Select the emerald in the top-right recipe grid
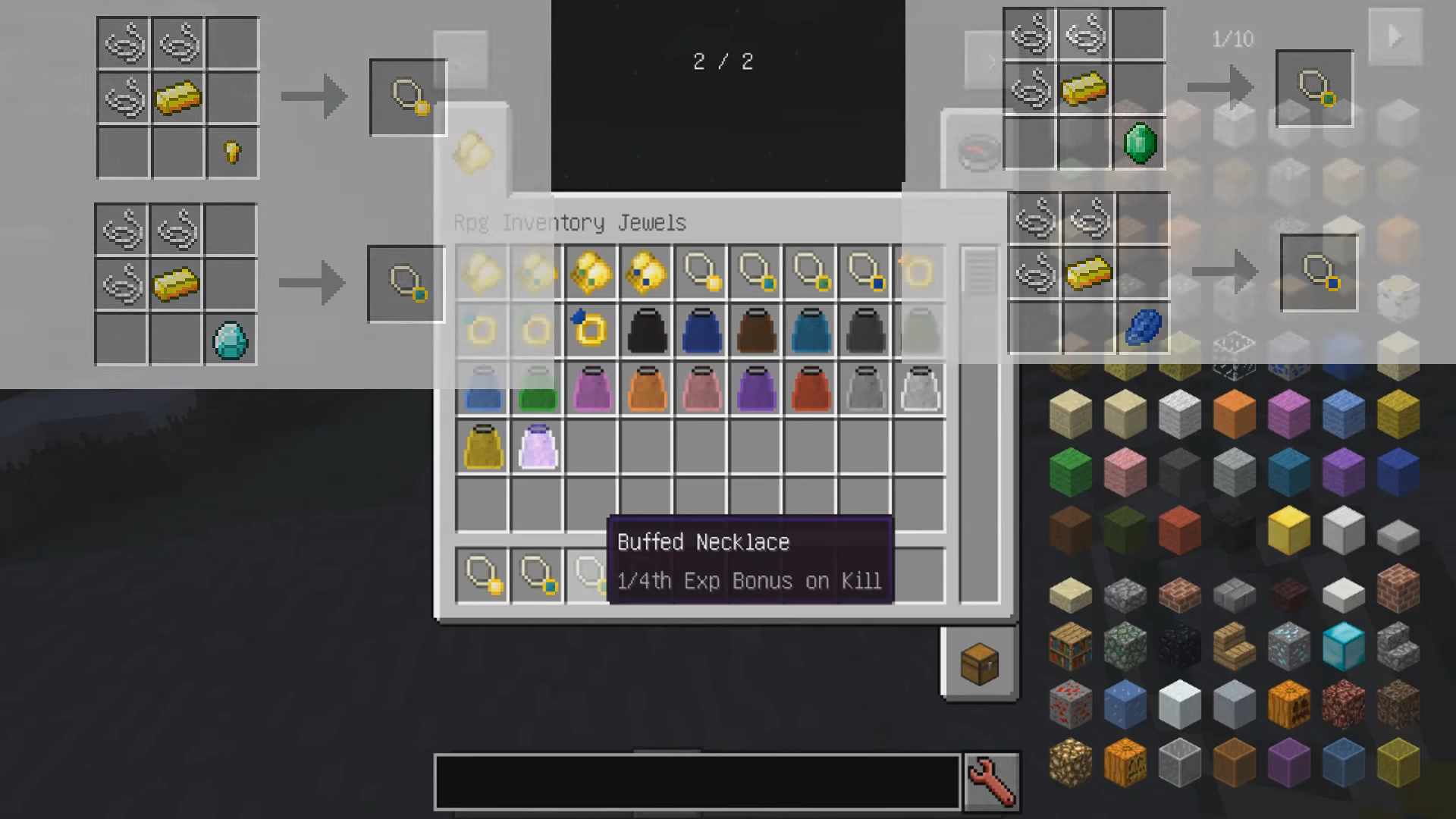Viewport: 1456px width, 819px height. coord(1141,143)
